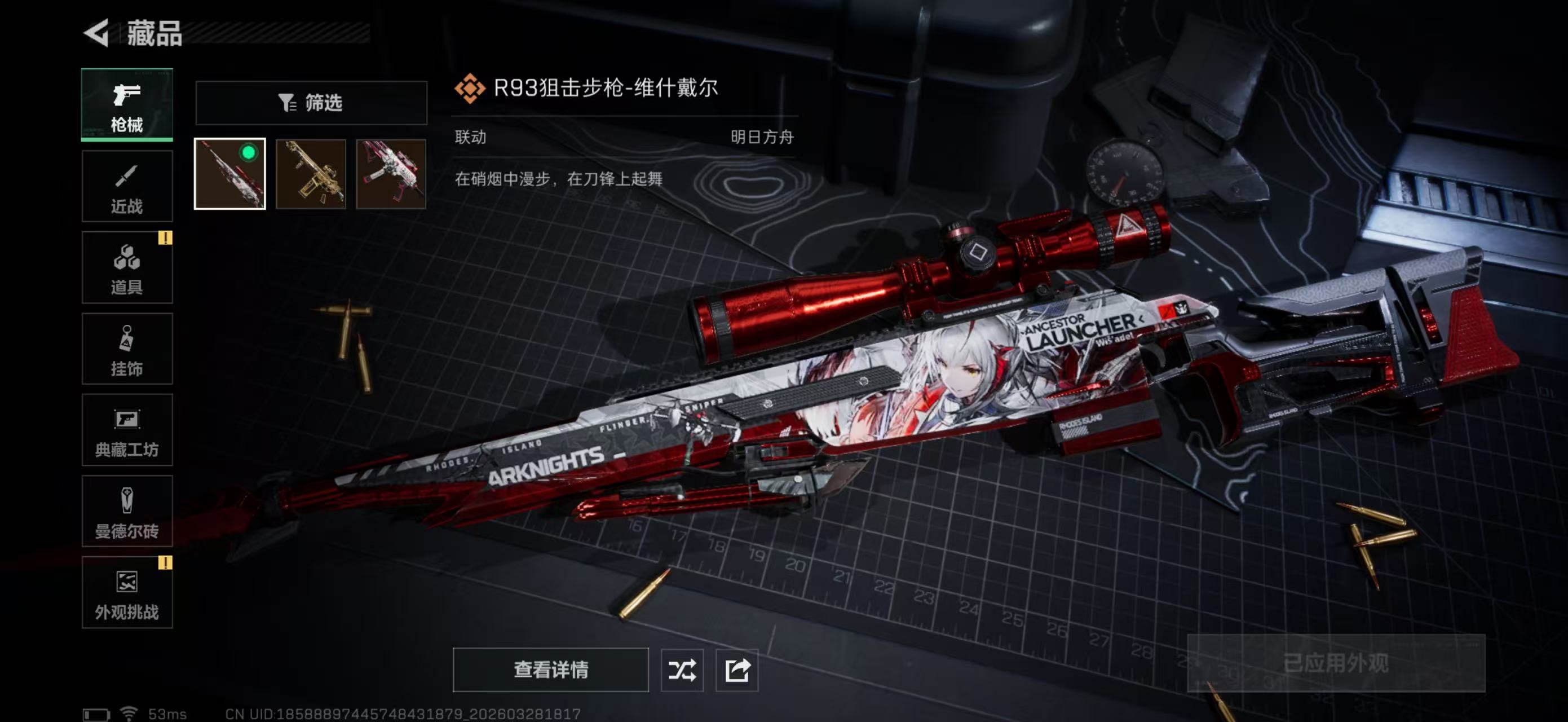This screenshot has width=1568, height=722.
Task: Open the 曼德尔砖 Mandel brick section
Action: [127, 513]
